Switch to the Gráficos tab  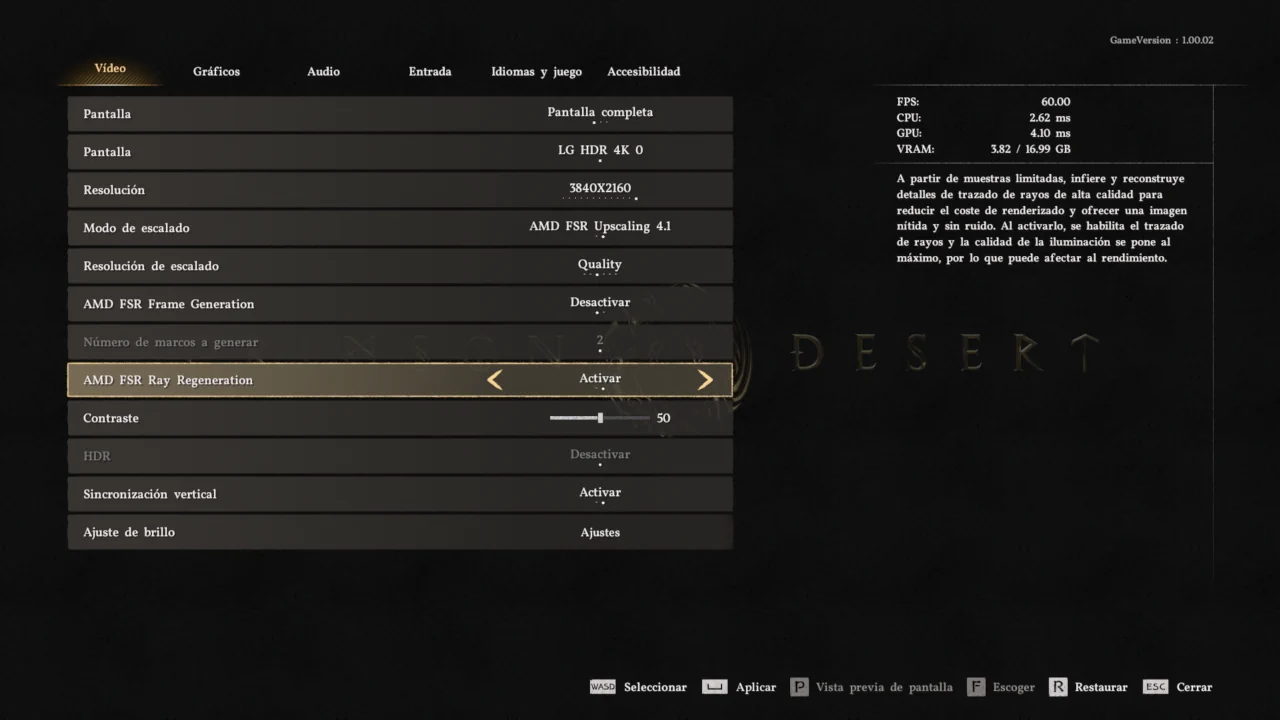(216, 71)
